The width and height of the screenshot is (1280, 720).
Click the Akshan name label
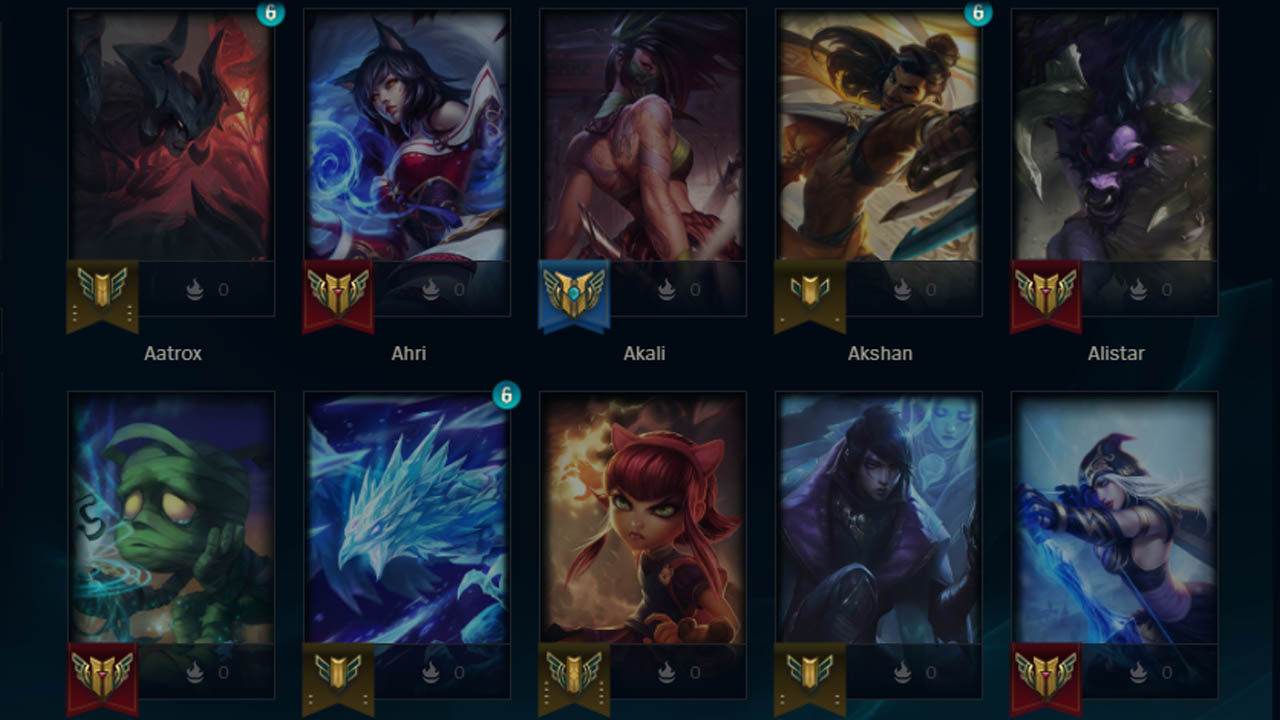click(878, 353)
